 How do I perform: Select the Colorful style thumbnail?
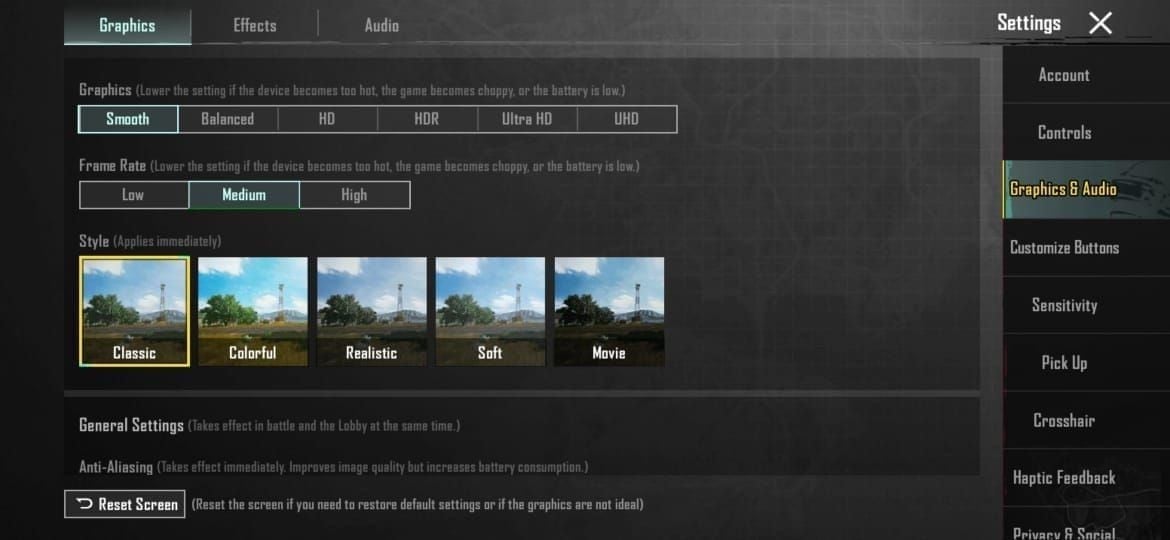(253, 311)
